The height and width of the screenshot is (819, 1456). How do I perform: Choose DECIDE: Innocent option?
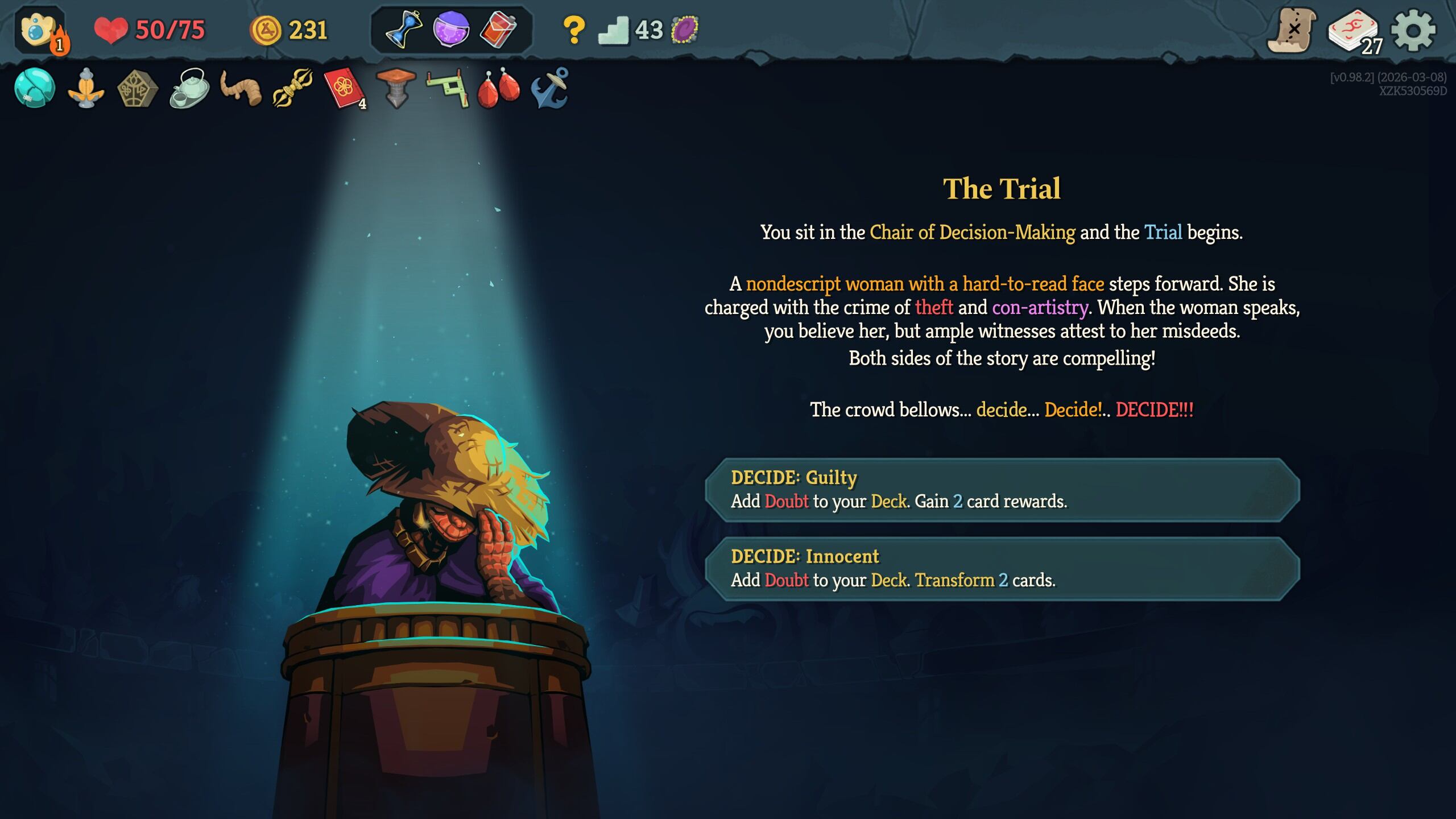coord(1002,568)
